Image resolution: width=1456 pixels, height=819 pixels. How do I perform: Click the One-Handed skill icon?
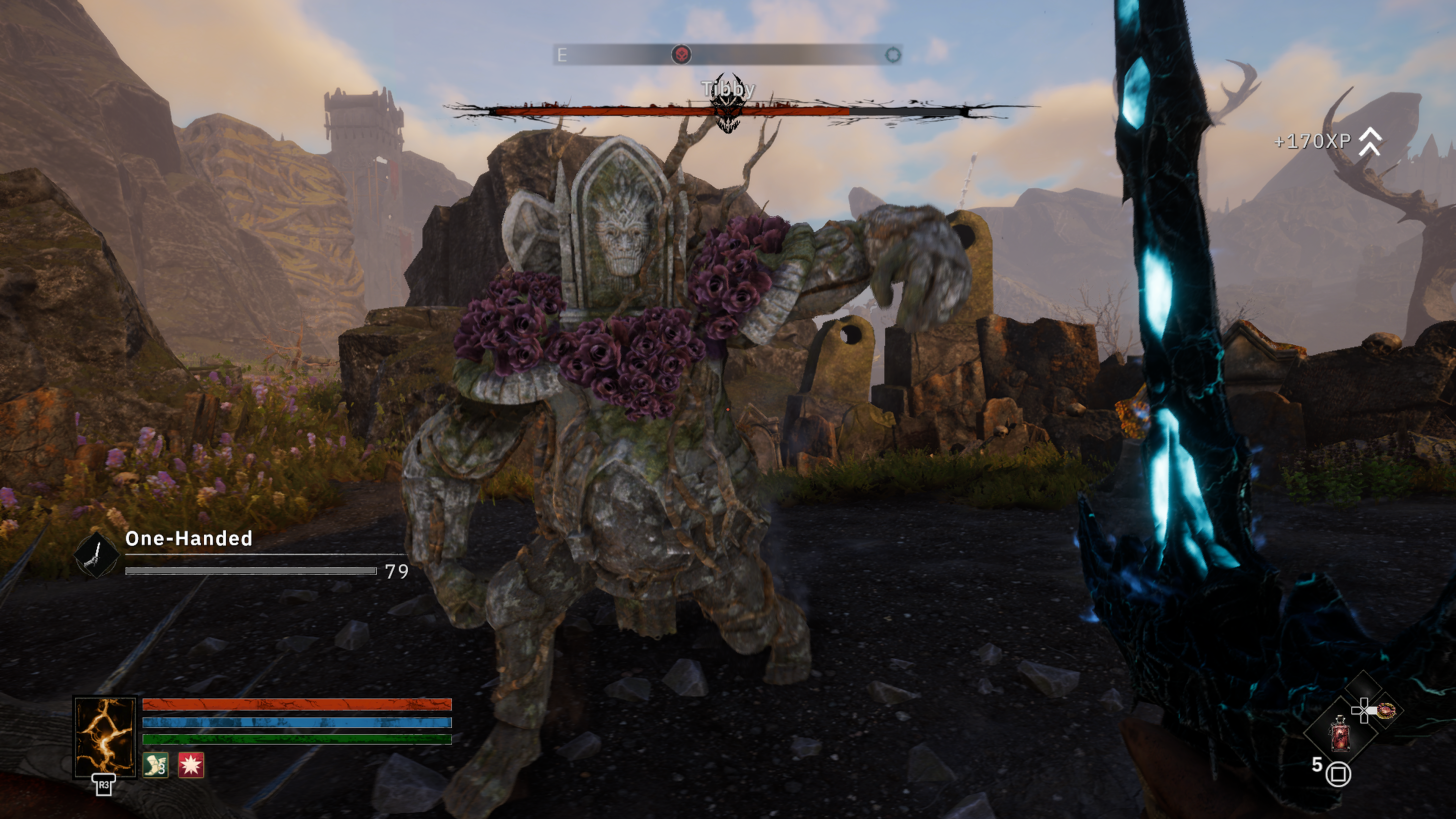96,556
